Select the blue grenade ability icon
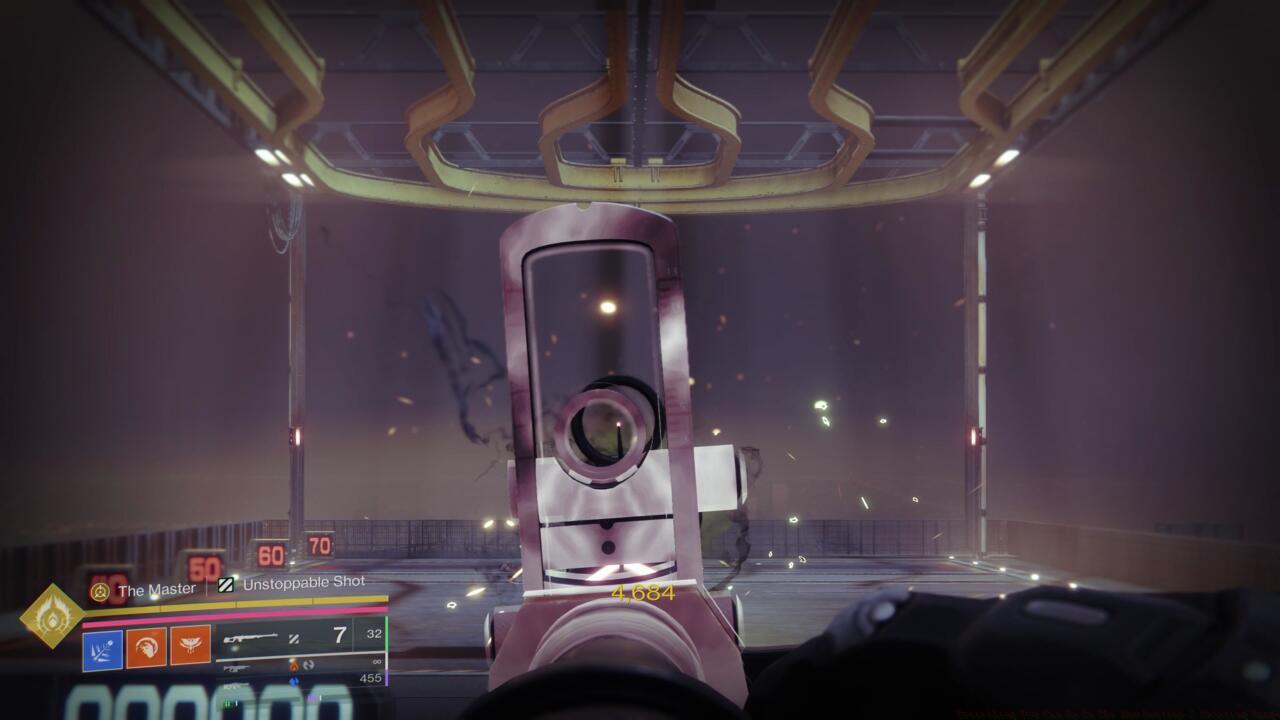 [100, 647]
